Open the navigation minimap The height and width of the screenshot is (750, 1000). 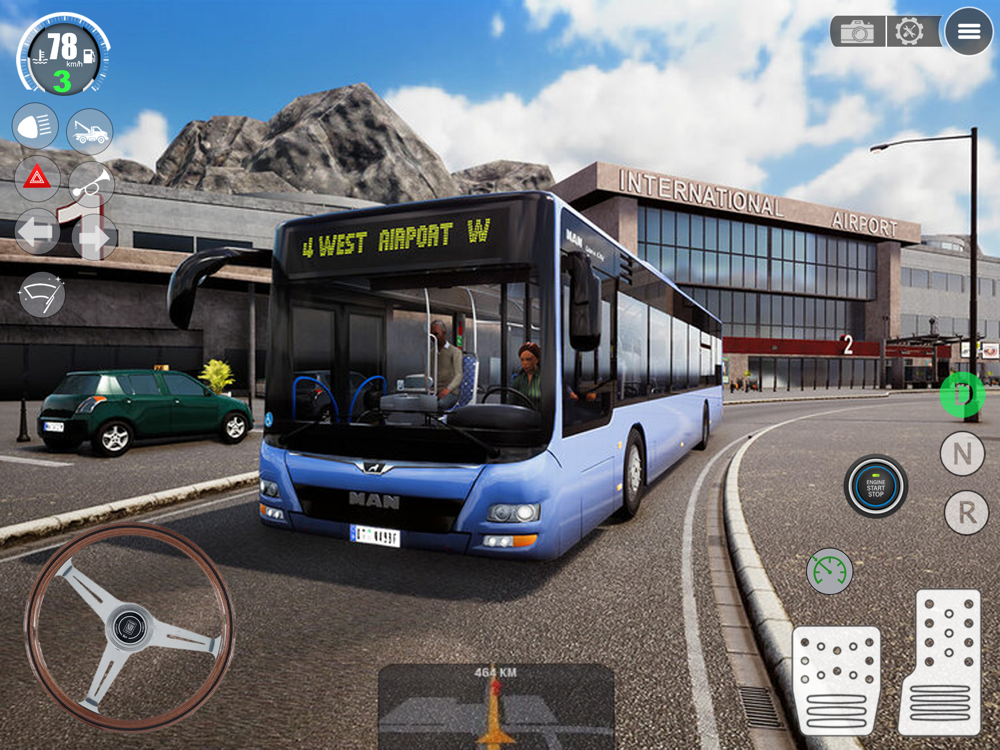coord(496,706)
